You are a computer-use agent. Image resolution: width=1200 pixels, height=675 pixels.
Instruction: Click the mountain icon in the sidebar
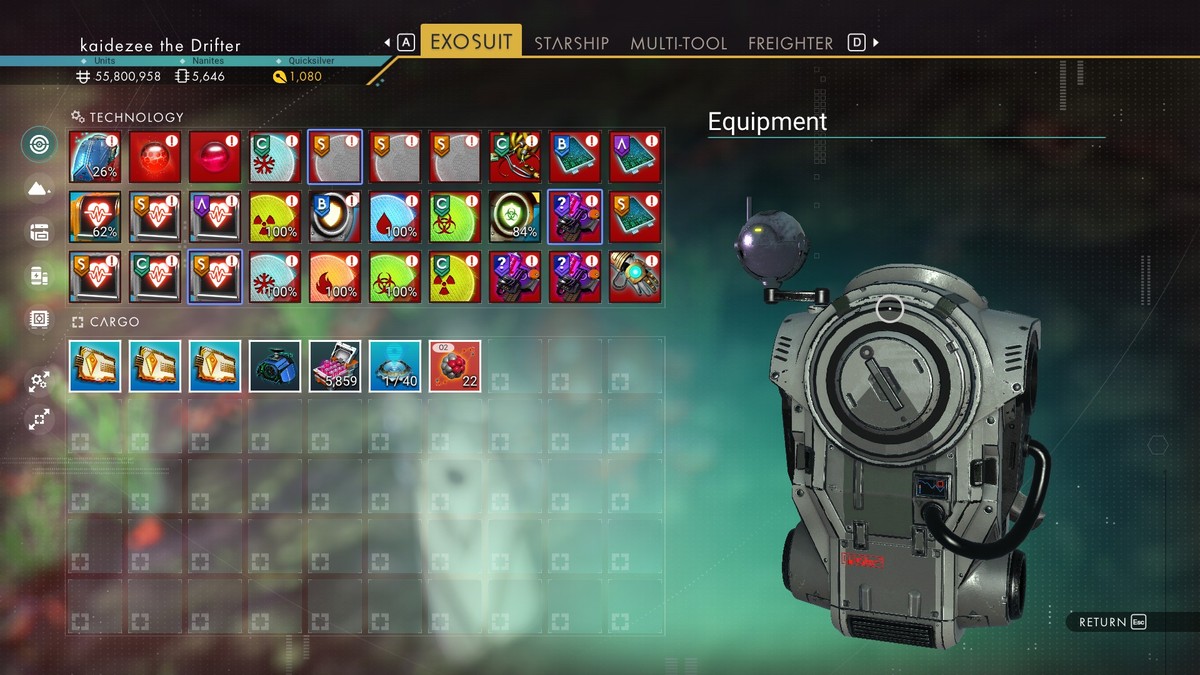[39, 187]
